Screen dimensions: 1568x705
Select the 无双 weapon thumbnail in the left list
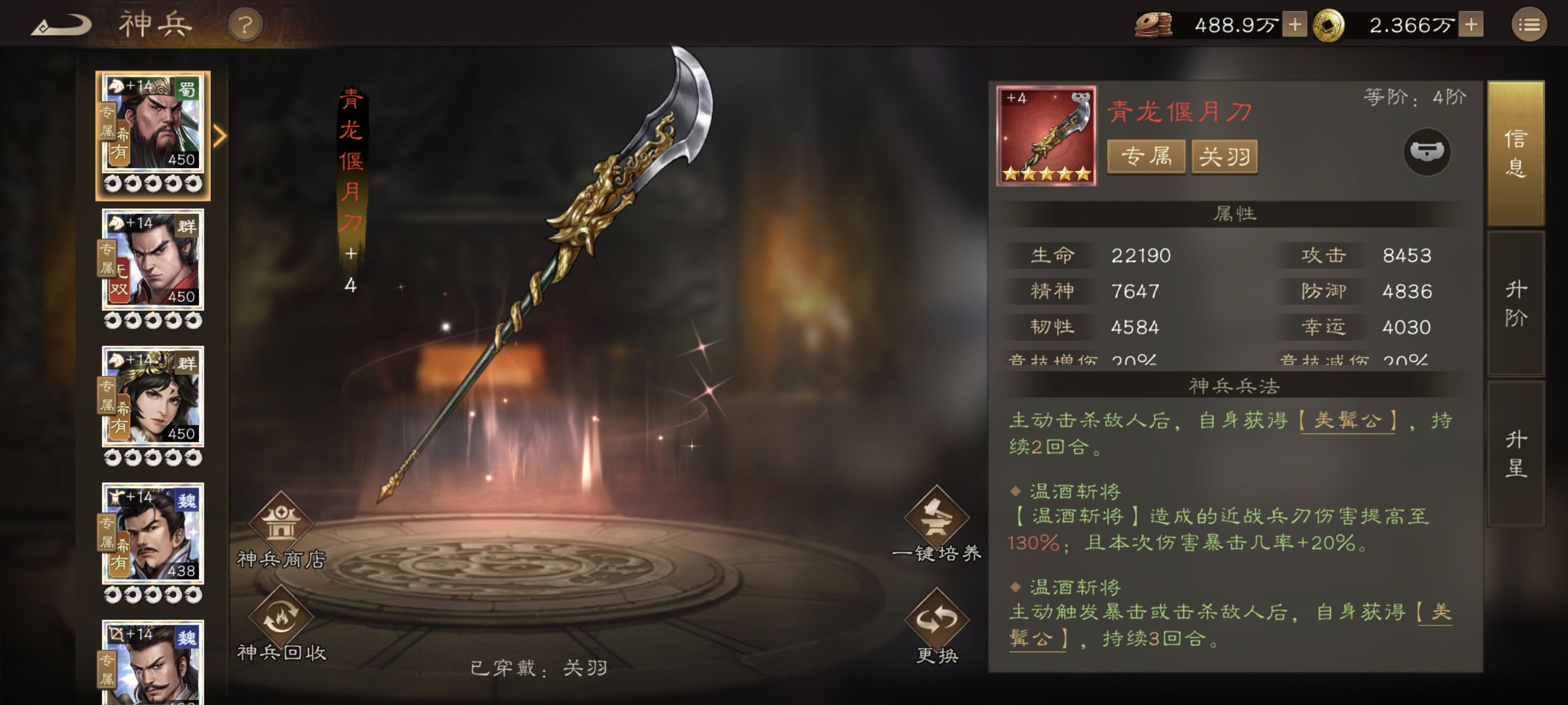152,262
